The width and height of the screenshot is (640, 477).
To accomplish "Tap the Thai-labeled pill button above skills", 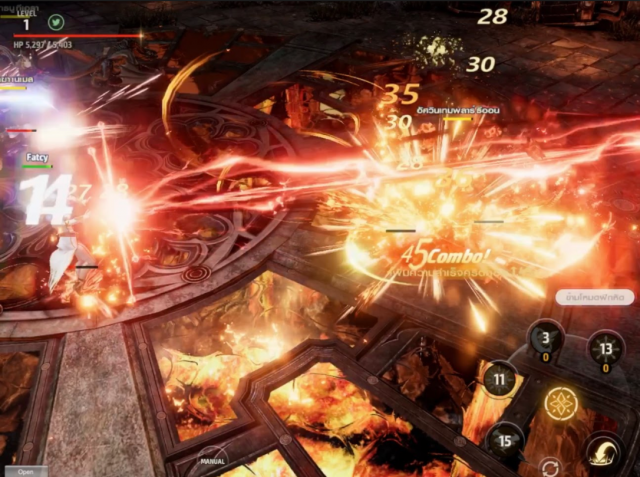I will (x=594, y=297).
